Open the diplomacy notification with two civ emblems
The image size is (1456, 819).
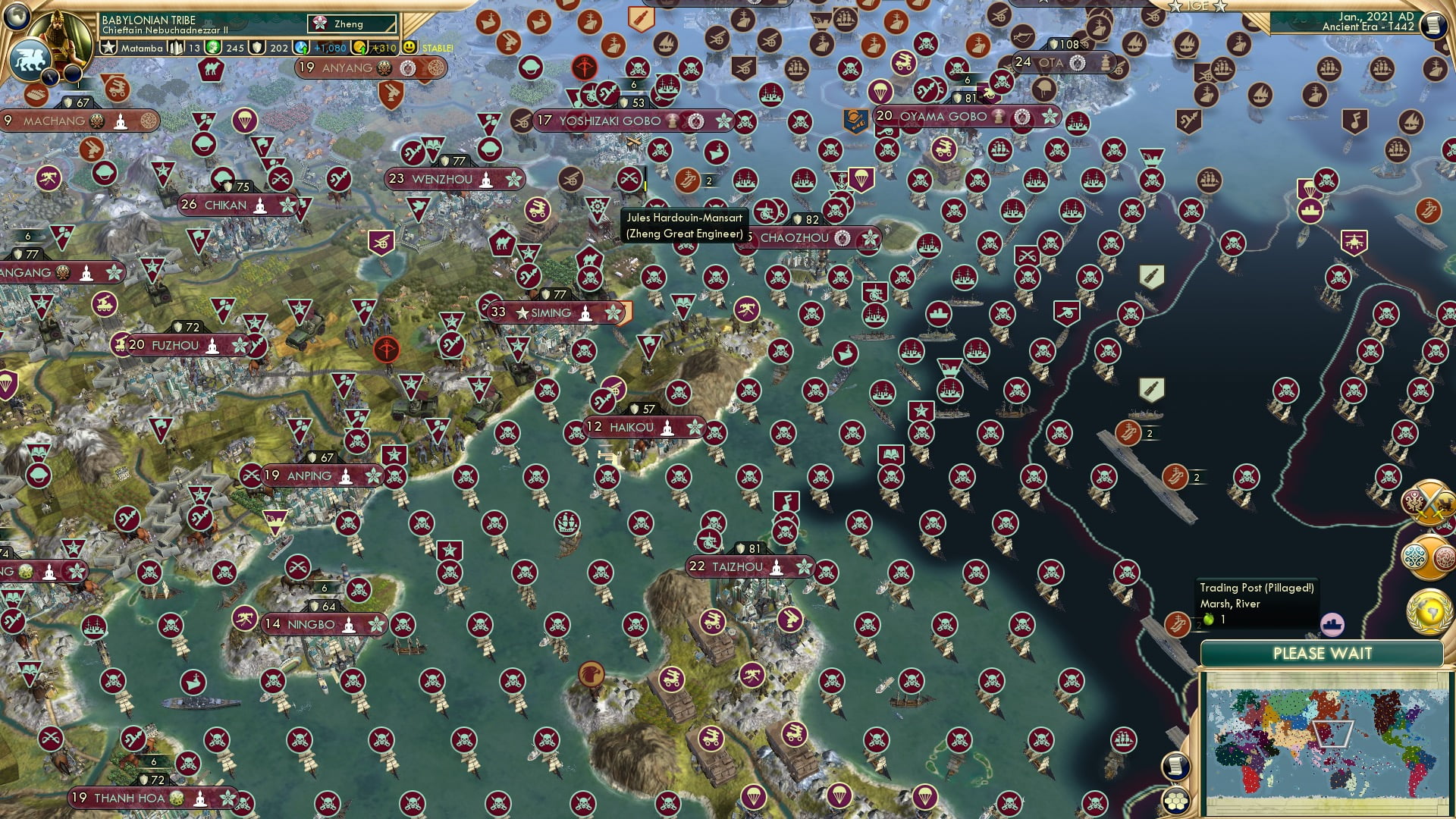pos(1429,556)
